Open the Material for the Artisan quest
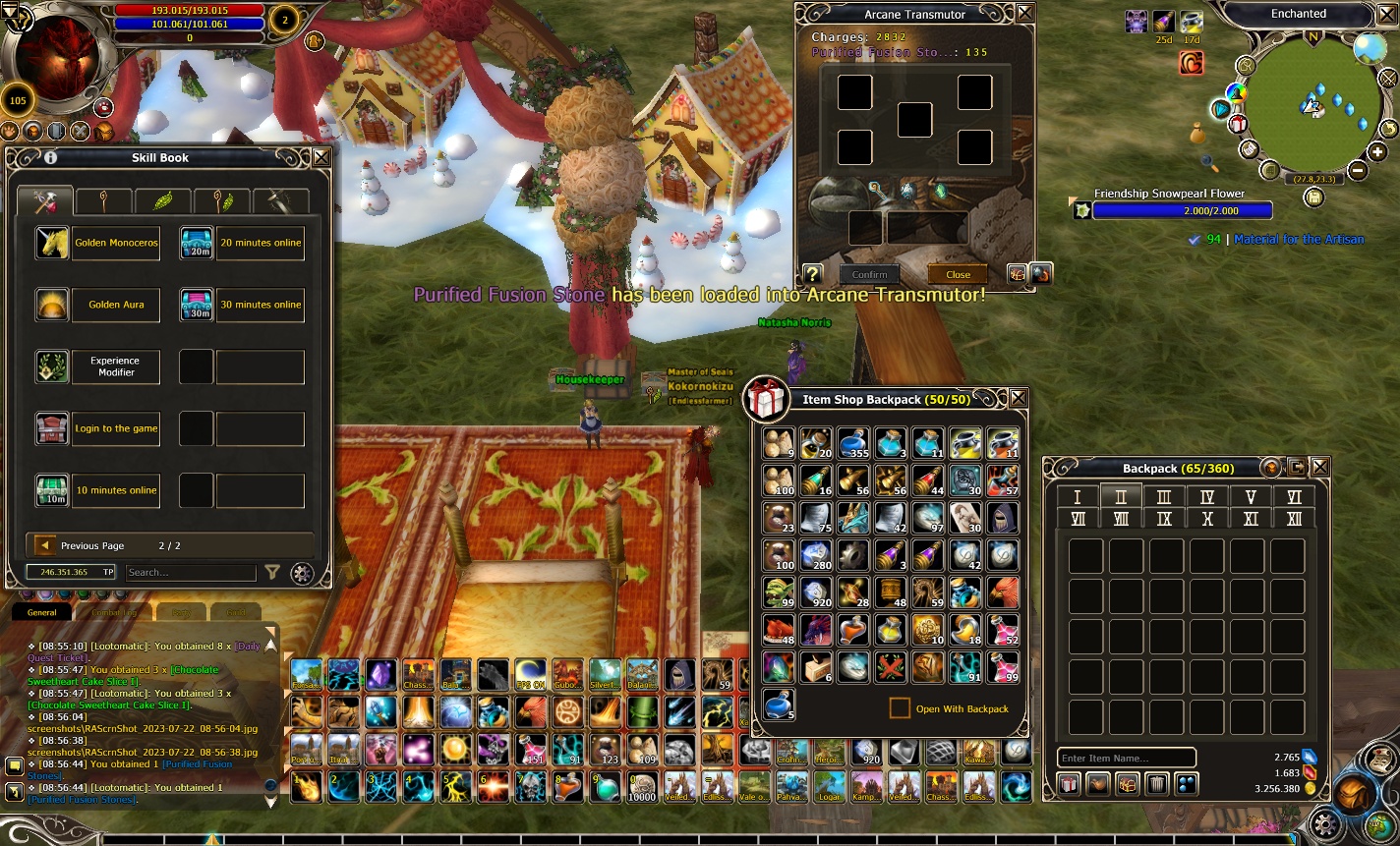1400x846 pixels. tap(1298, 239)
